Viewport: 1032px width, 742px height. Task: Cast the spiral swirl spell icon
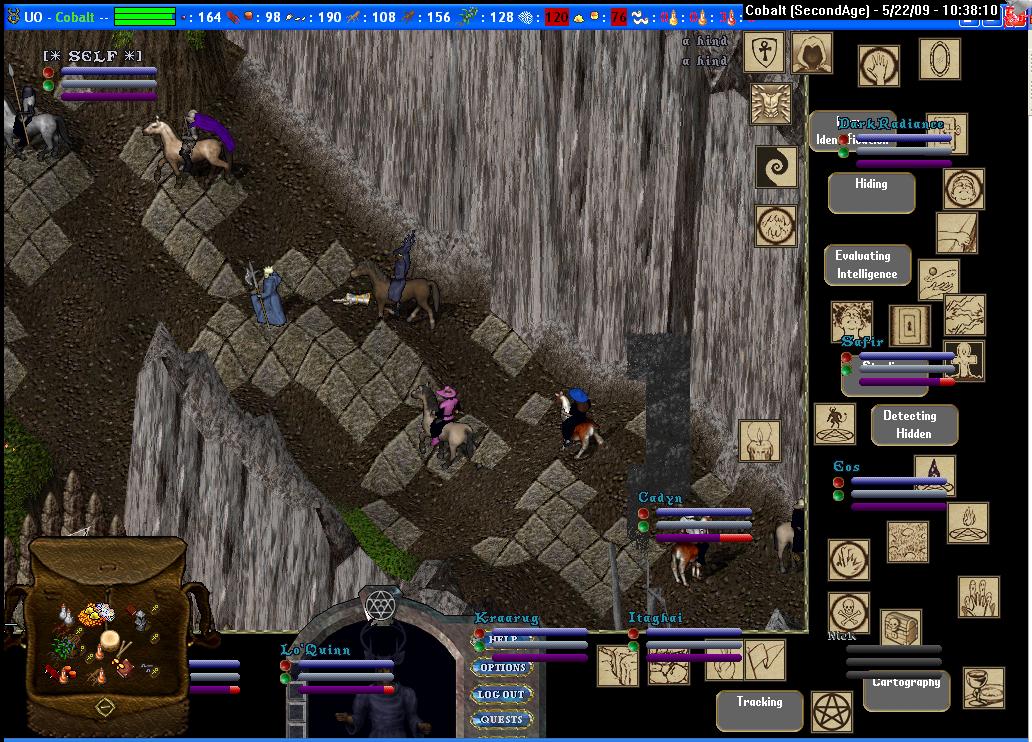point(776,167)
